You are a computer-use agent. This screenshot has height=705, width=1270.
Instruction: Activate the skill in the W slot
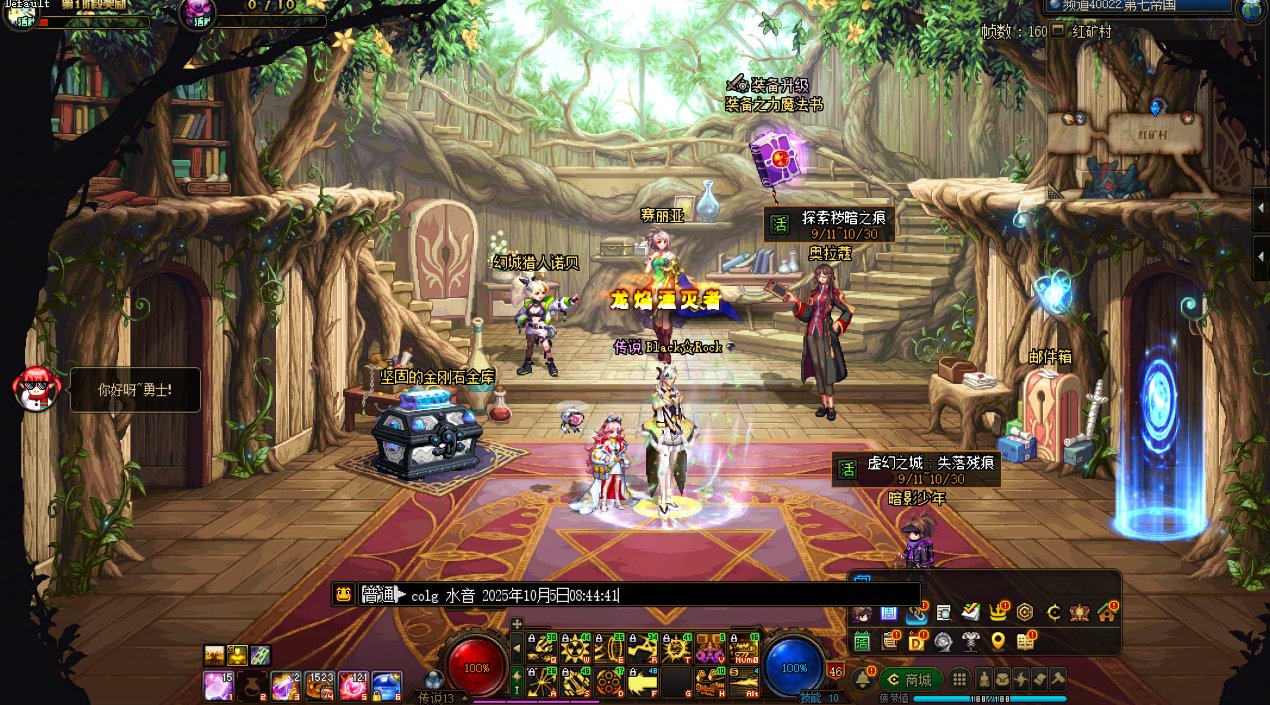point(575,649)
